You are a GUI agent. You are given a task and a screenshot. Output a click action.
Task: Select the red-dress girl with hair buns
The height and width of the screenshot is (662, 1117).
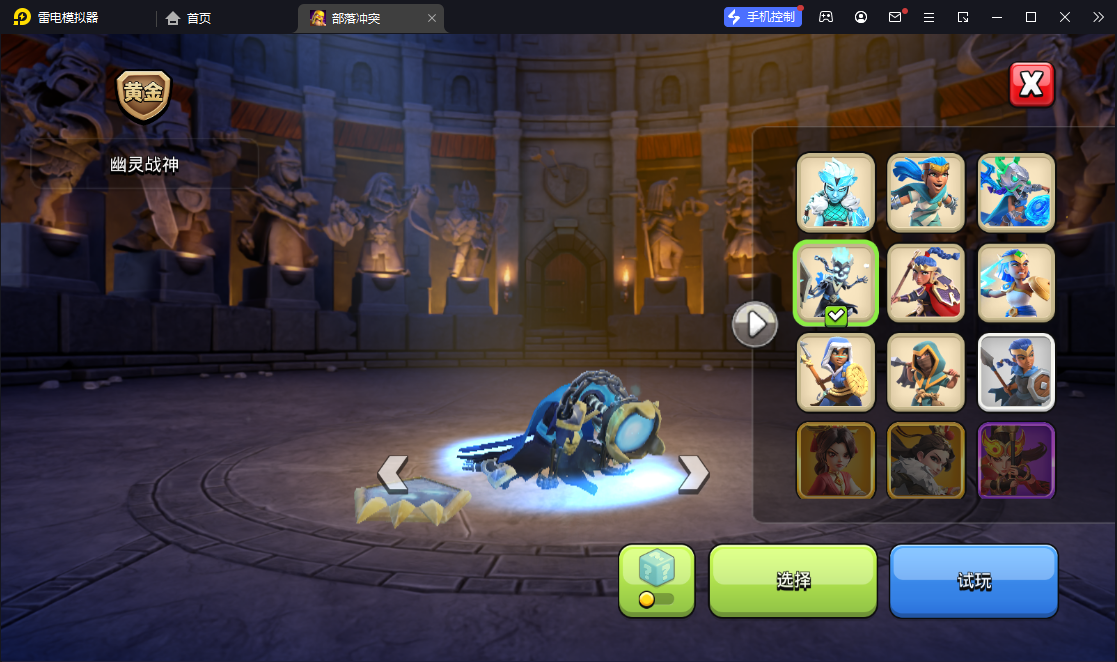pyautogui.click(x=835, y=461)
